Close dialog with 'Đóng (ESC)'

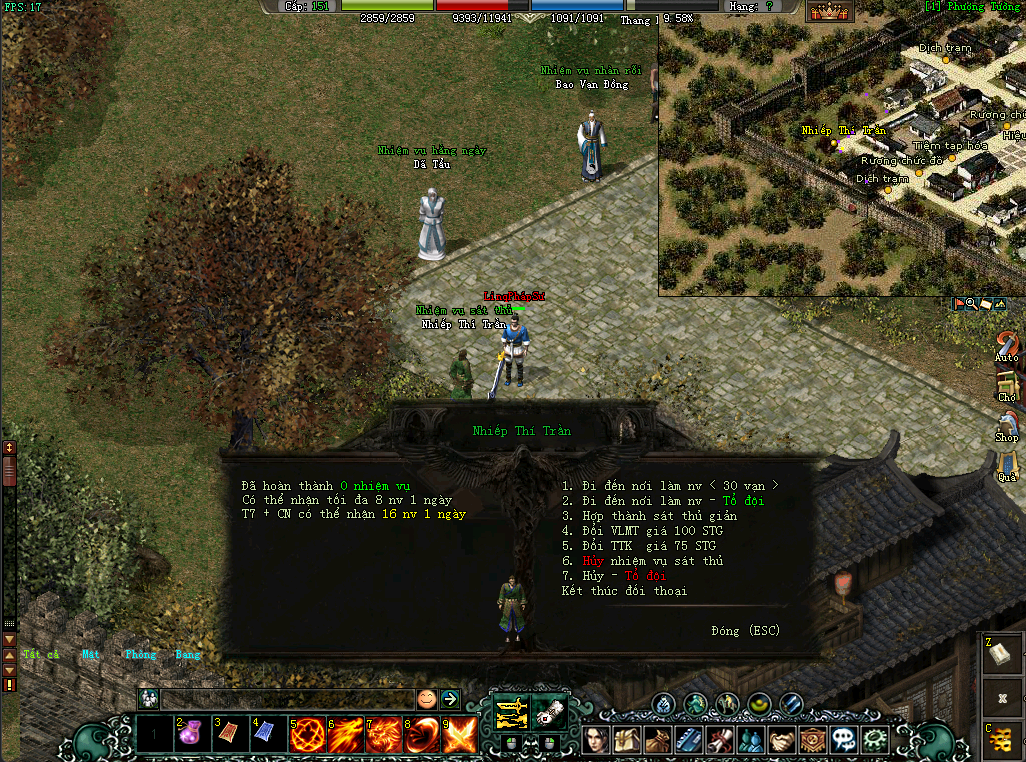click(745, 631)
